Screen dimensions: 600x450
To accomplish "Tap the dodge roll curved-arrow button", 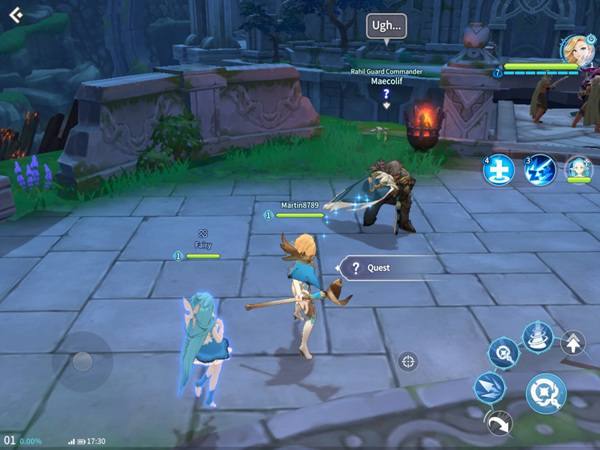I will [x=499, y=424].
